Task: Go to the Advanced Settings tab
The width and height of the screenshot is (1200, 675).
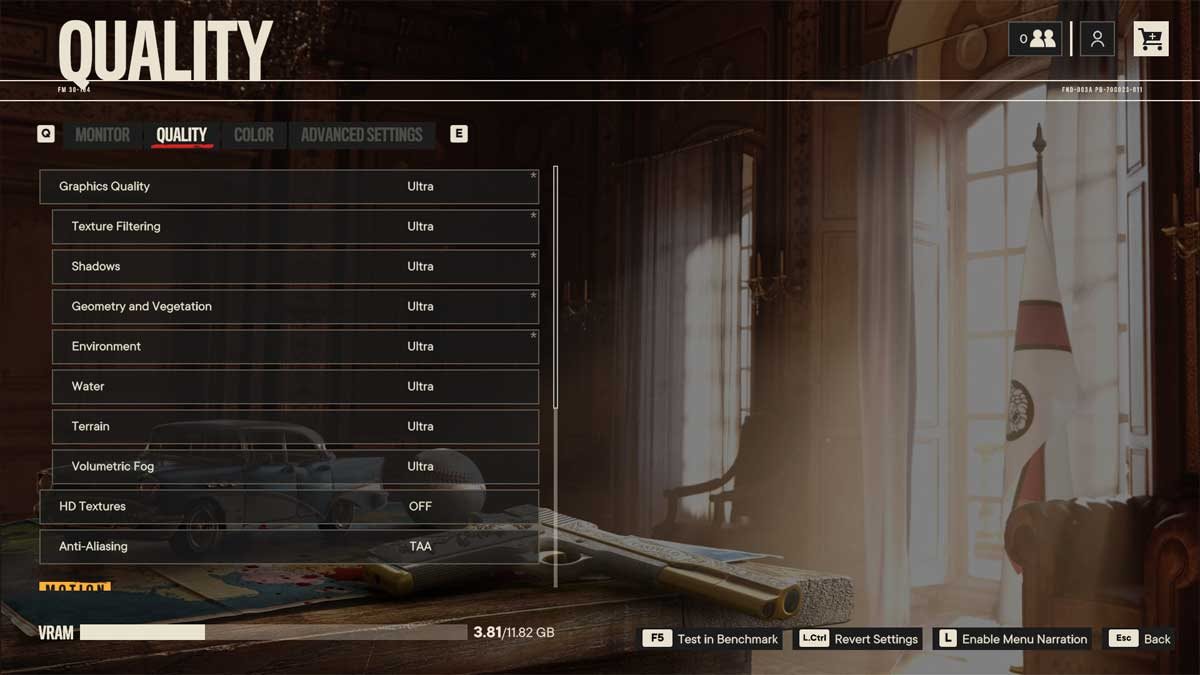Action: coord(361,135)
